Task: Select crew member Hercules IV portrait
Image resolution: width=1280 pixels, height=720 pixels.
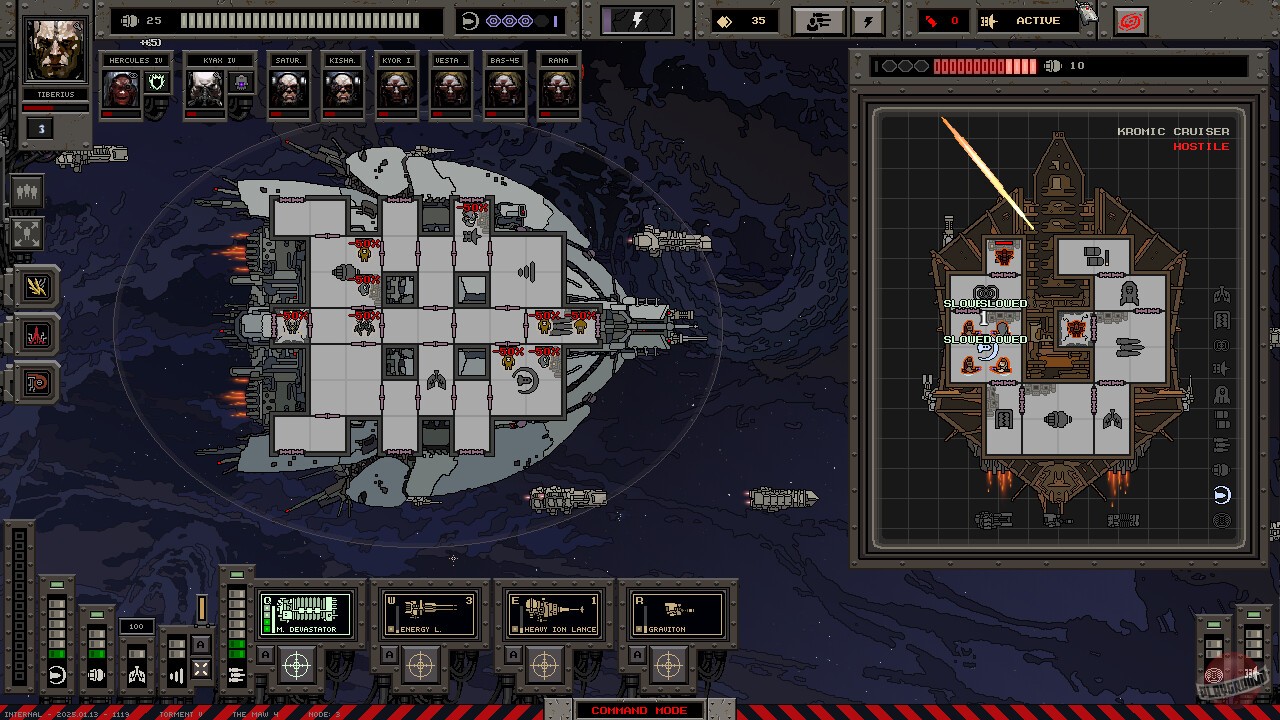Action: (x=122, y=90)
